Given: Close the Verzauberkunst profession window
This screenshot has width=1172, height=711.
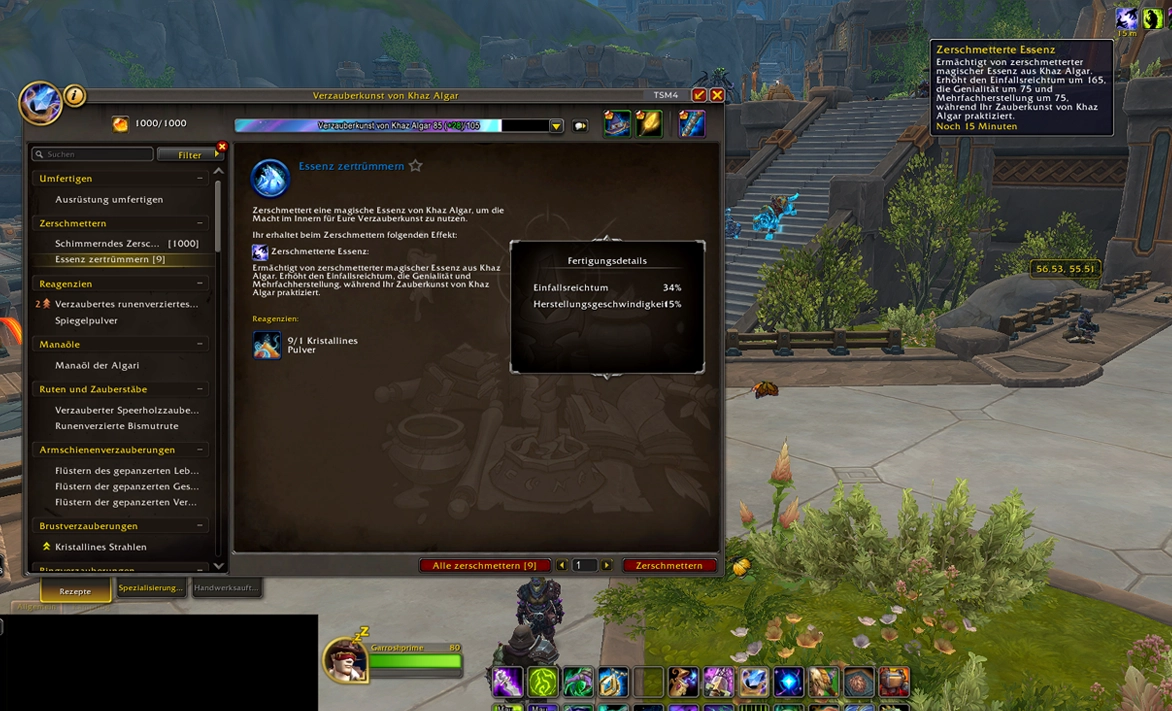Looking at the screenshot, I should [717, 95].
